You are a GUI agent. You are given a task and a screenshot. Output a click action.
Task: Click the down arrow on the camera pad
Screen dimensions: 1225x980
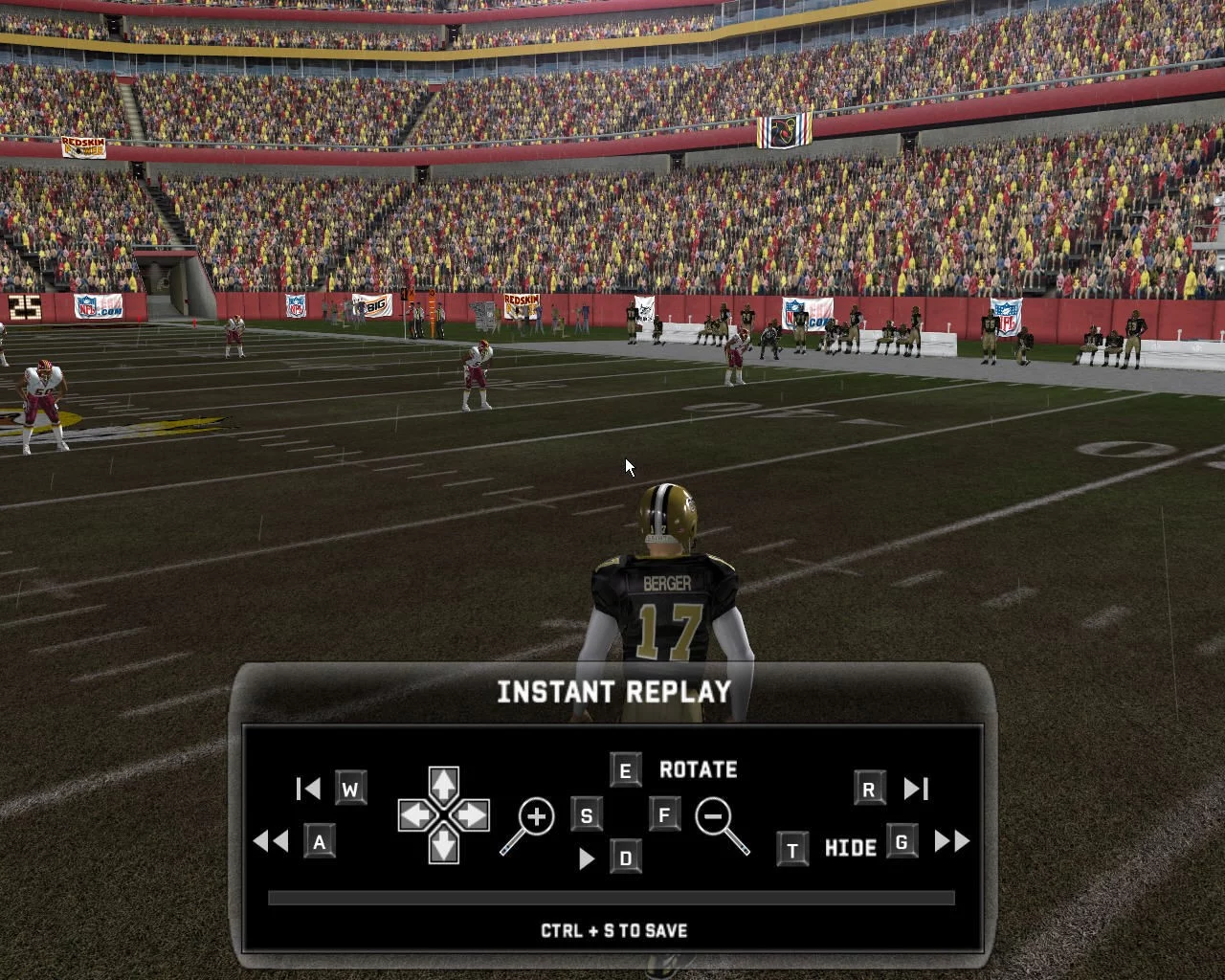[x=443, y=846]
